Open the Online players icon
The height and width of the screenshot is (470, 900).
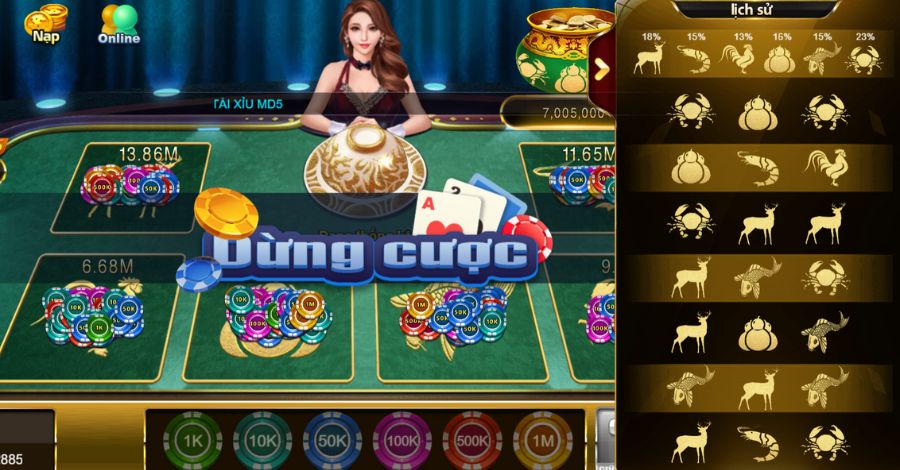(118, 23)
